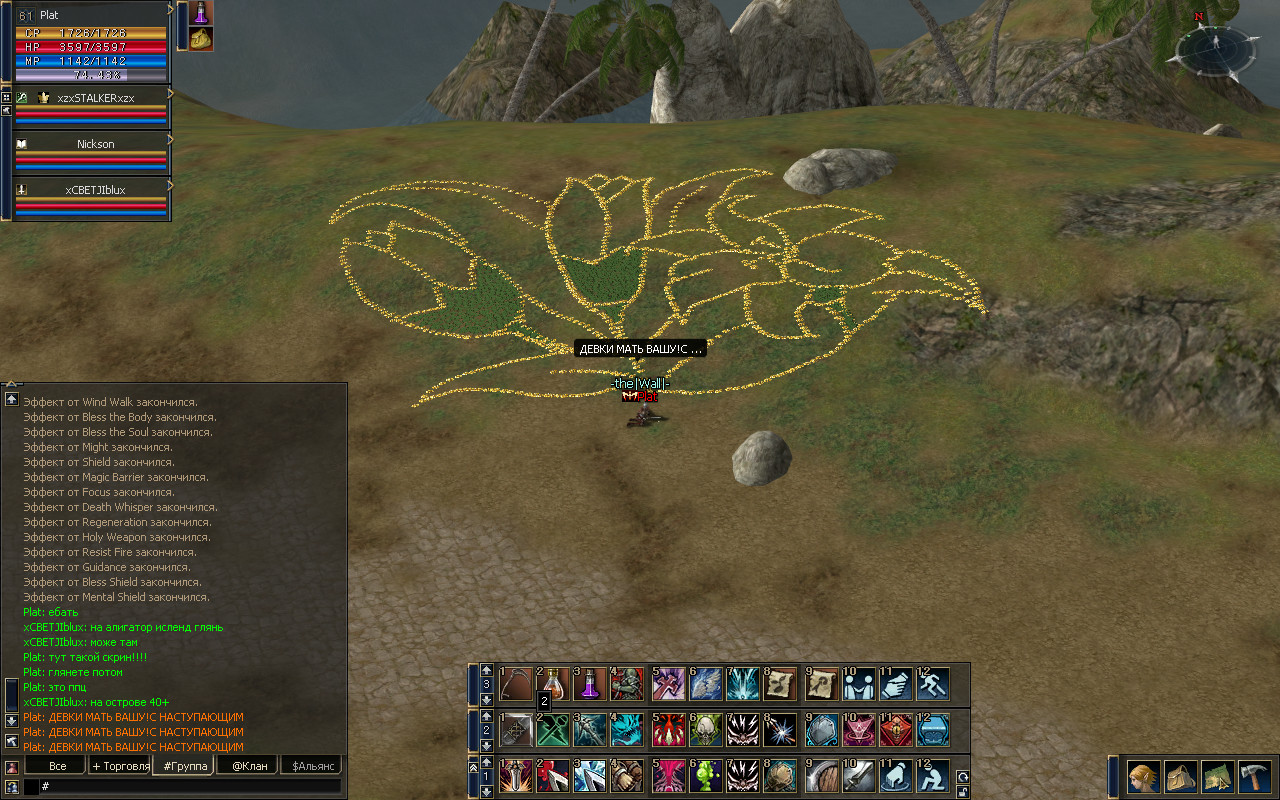
Task: Select the @Клан chat tab
Action: (x=248, y=766)
